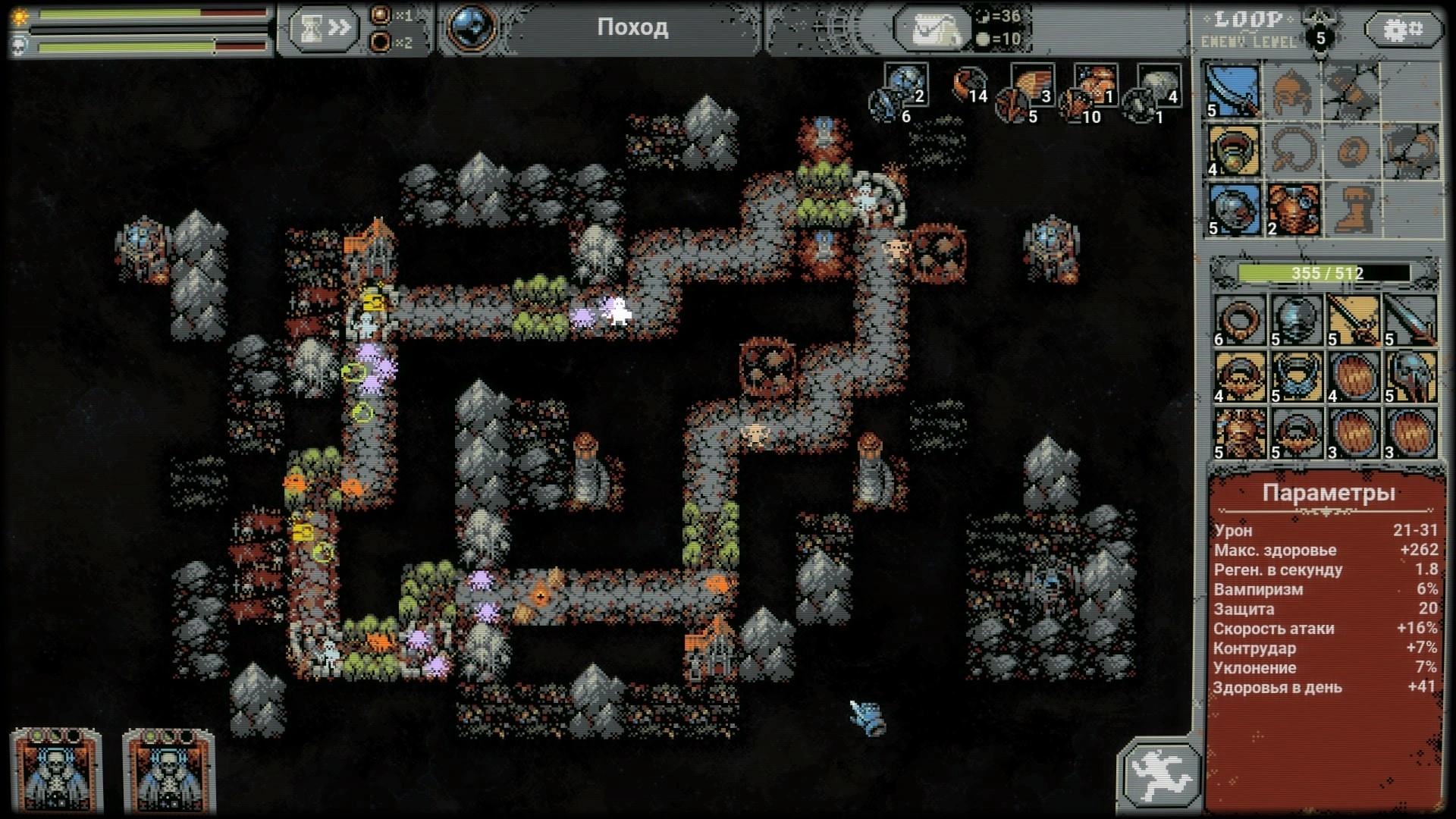Click the blue planet orb icon
This screenshot has height=819, width=1456.
tap(472, 27)
